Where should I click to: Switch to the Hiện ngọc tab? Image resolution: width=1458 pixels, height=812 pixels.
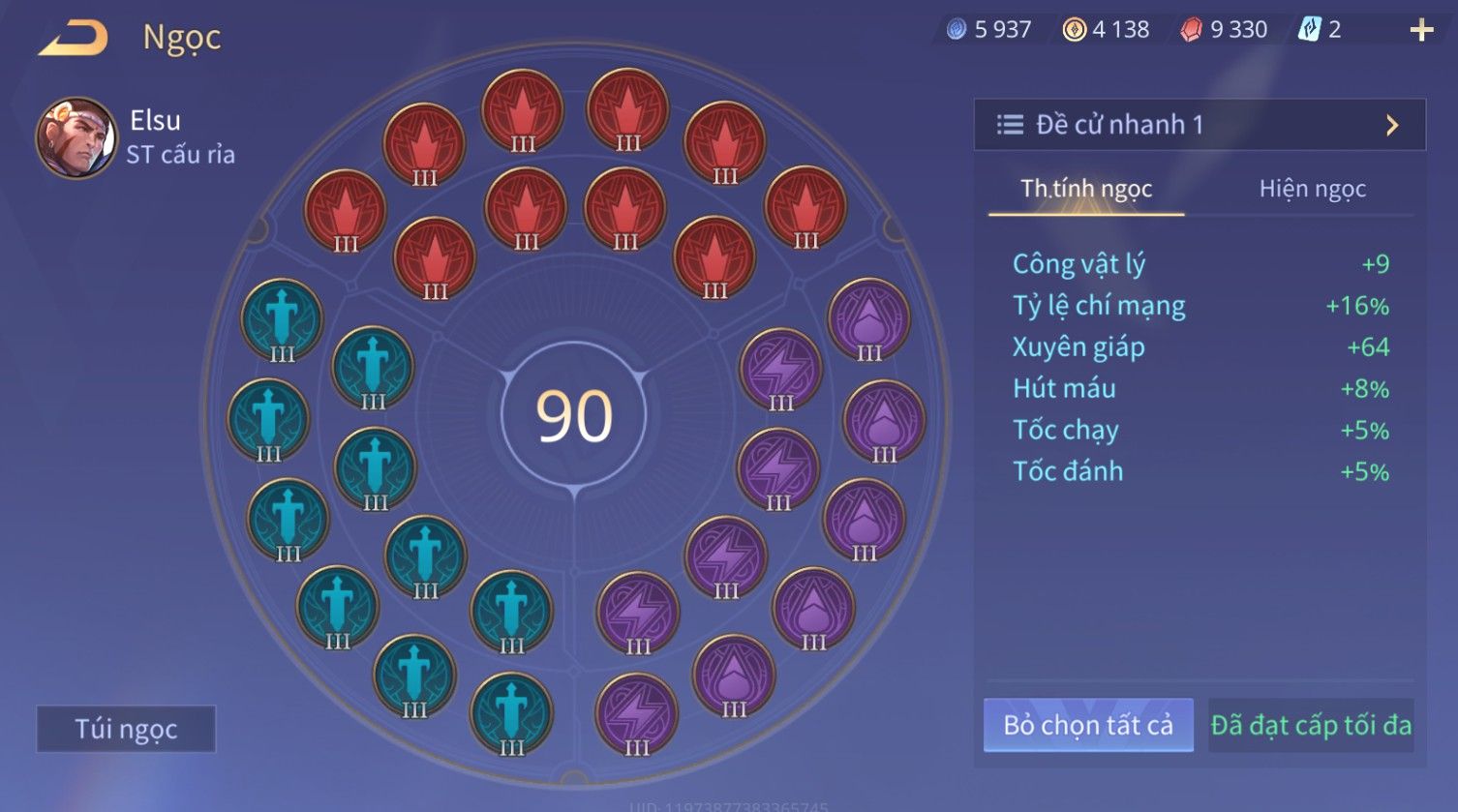[x=1312, y=189]
